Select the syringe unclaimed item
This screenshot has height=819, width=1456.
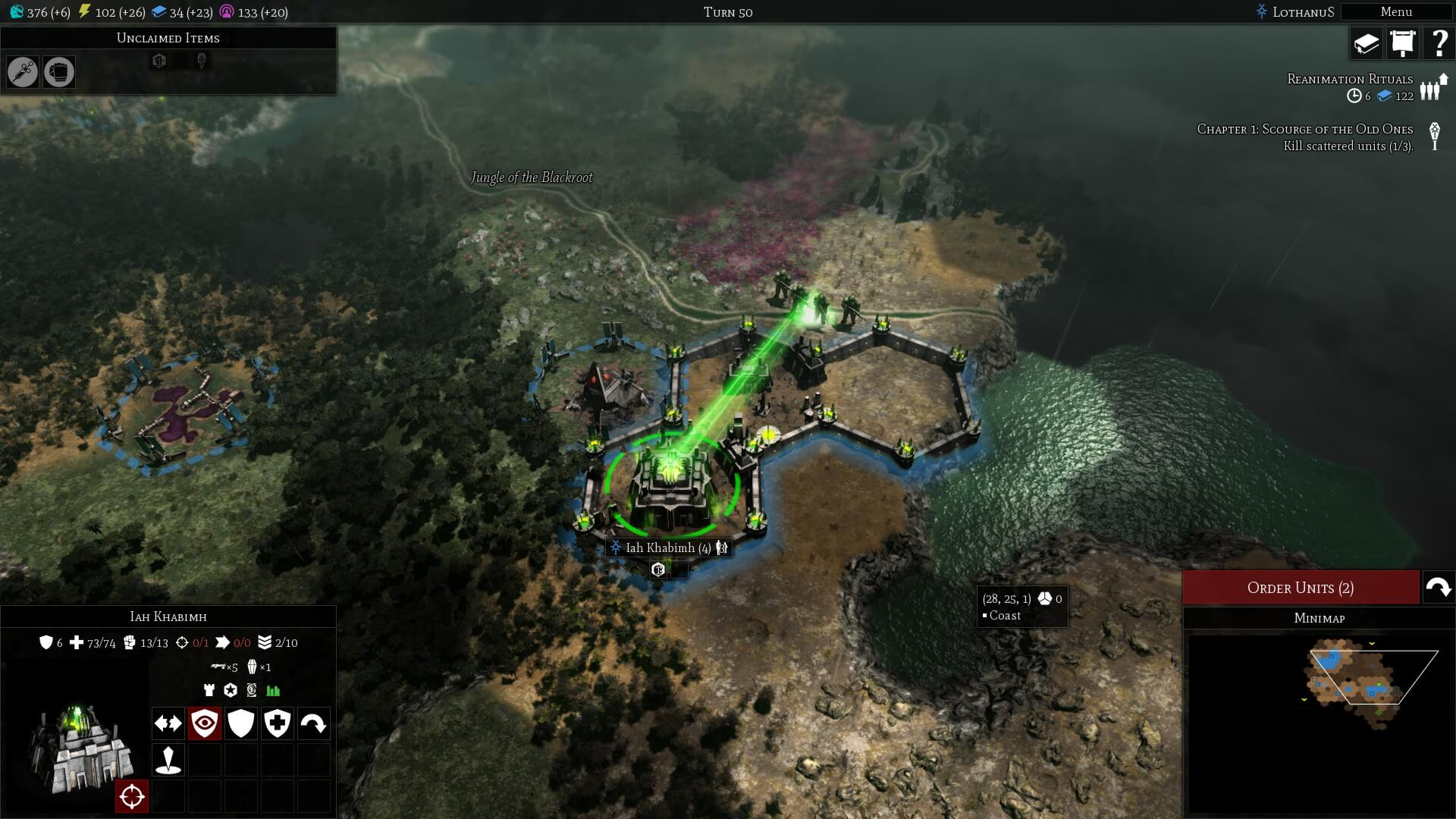[23, 72]
